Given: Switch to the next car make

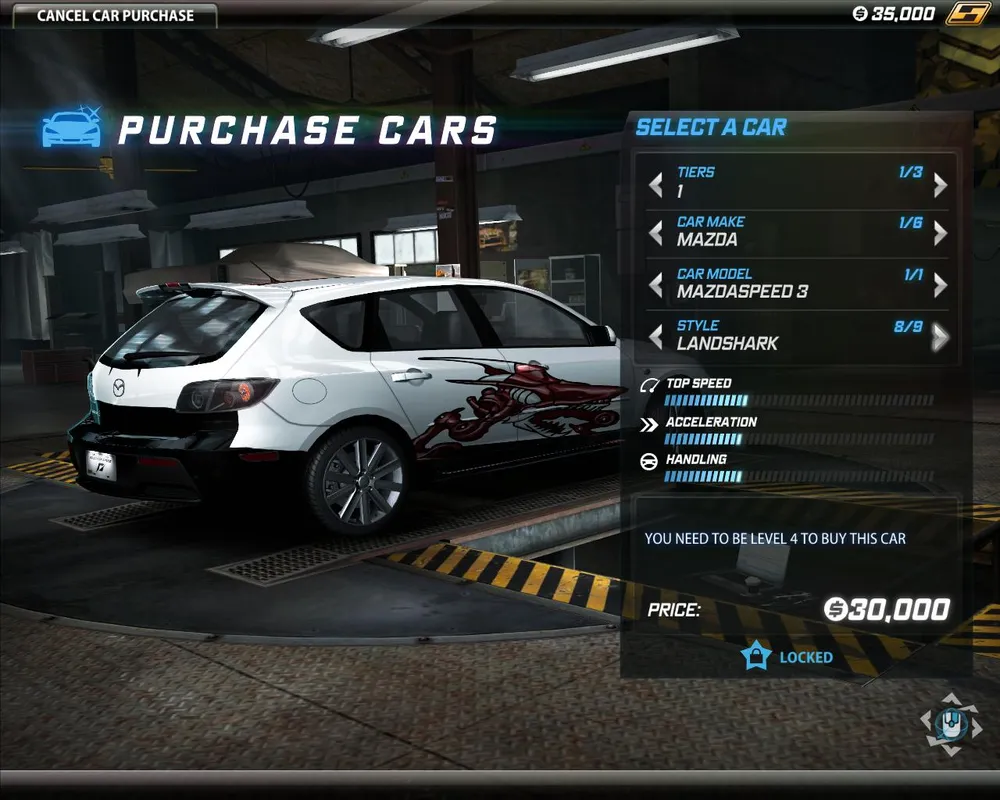Looking at the screenshot, I should click(940, 234).
